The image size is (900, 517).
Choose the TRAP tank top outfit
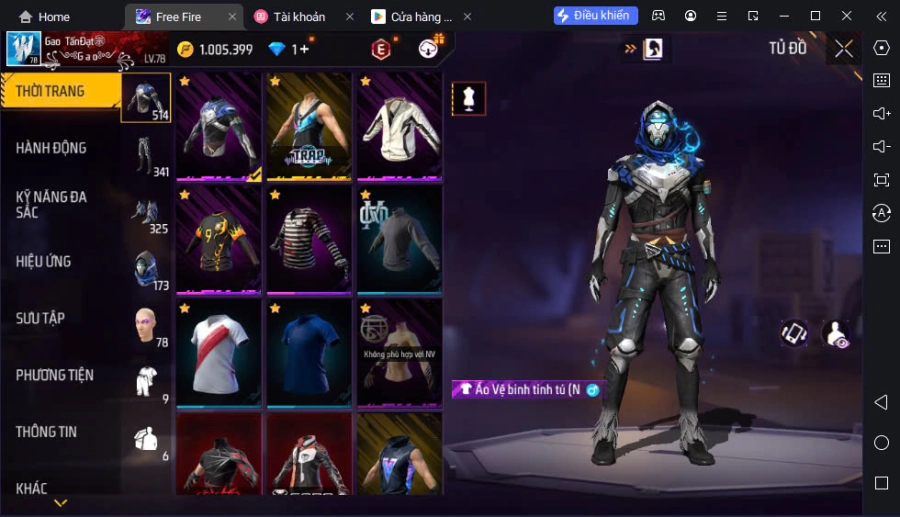click(x=308, y=127)
